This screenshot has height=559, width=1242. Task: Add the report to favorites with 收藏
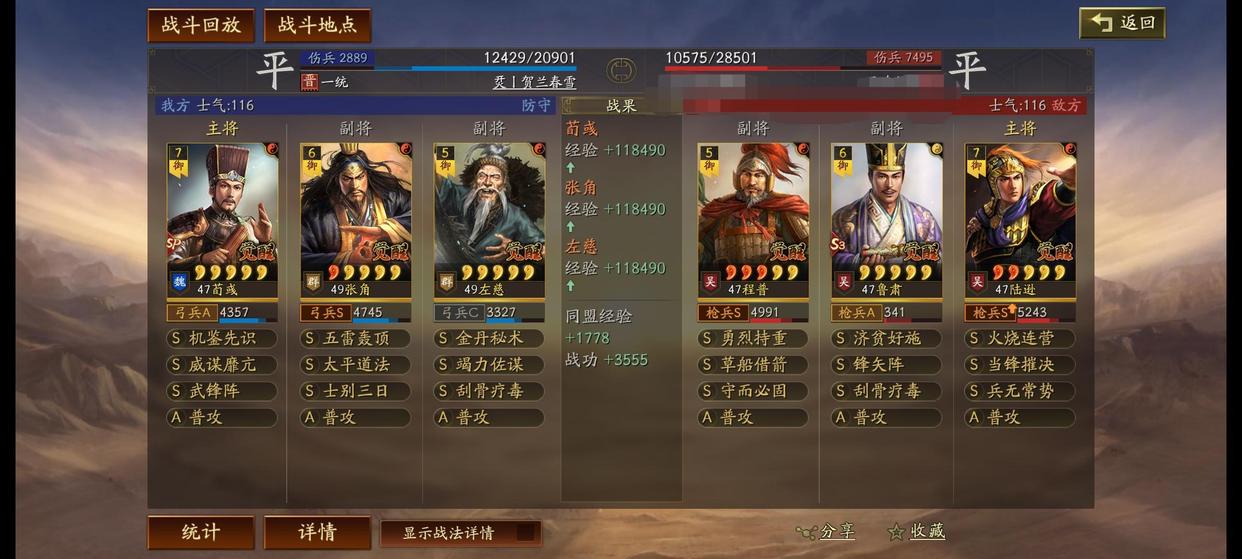pos(917,532)
